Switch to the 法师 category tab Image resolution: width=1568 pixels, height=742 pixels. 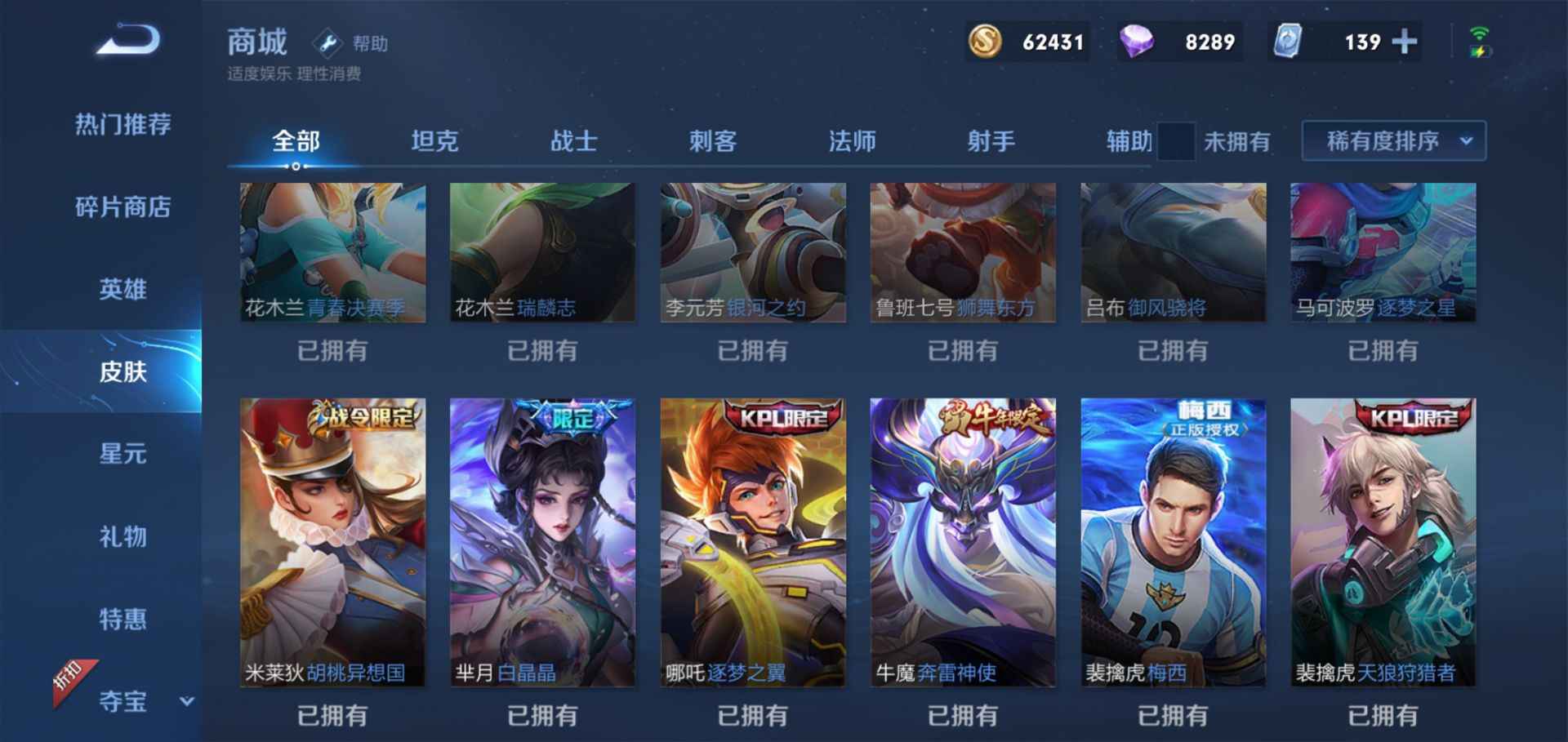click(x=851, y=140)
